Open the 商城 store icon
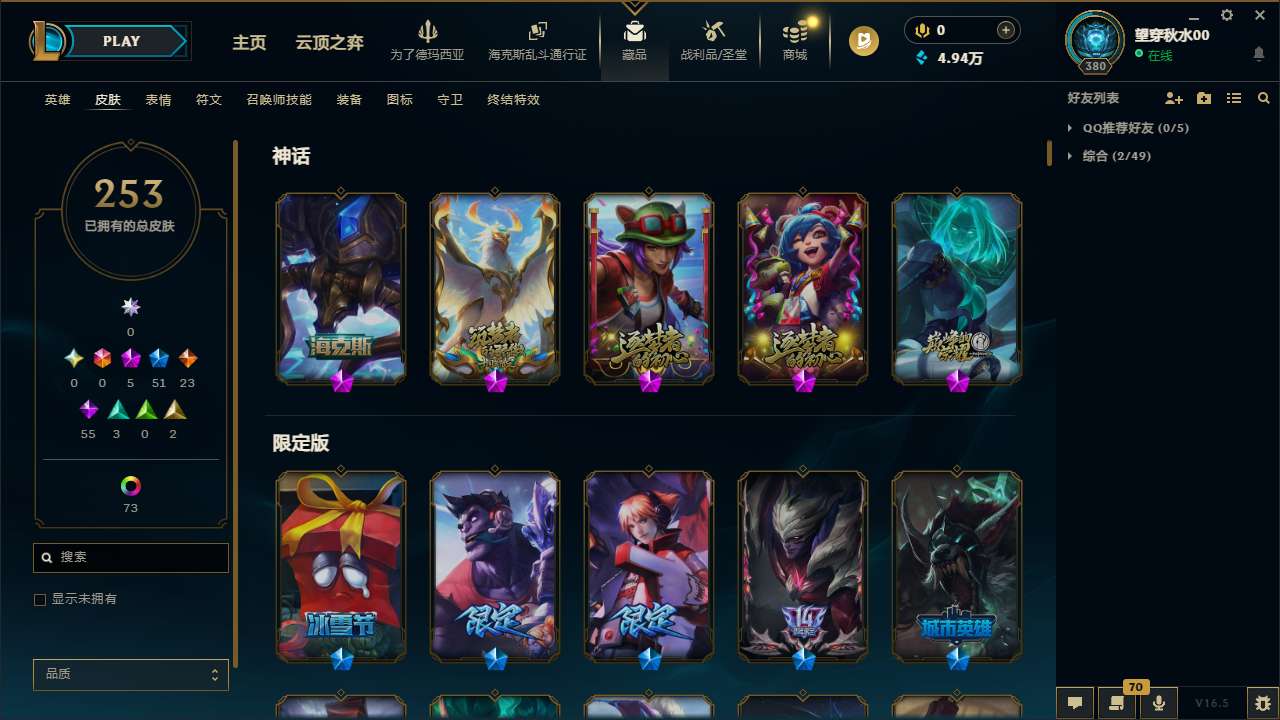Image resolution: width=1280 pixels, height=720 pixels. point(794,33)
